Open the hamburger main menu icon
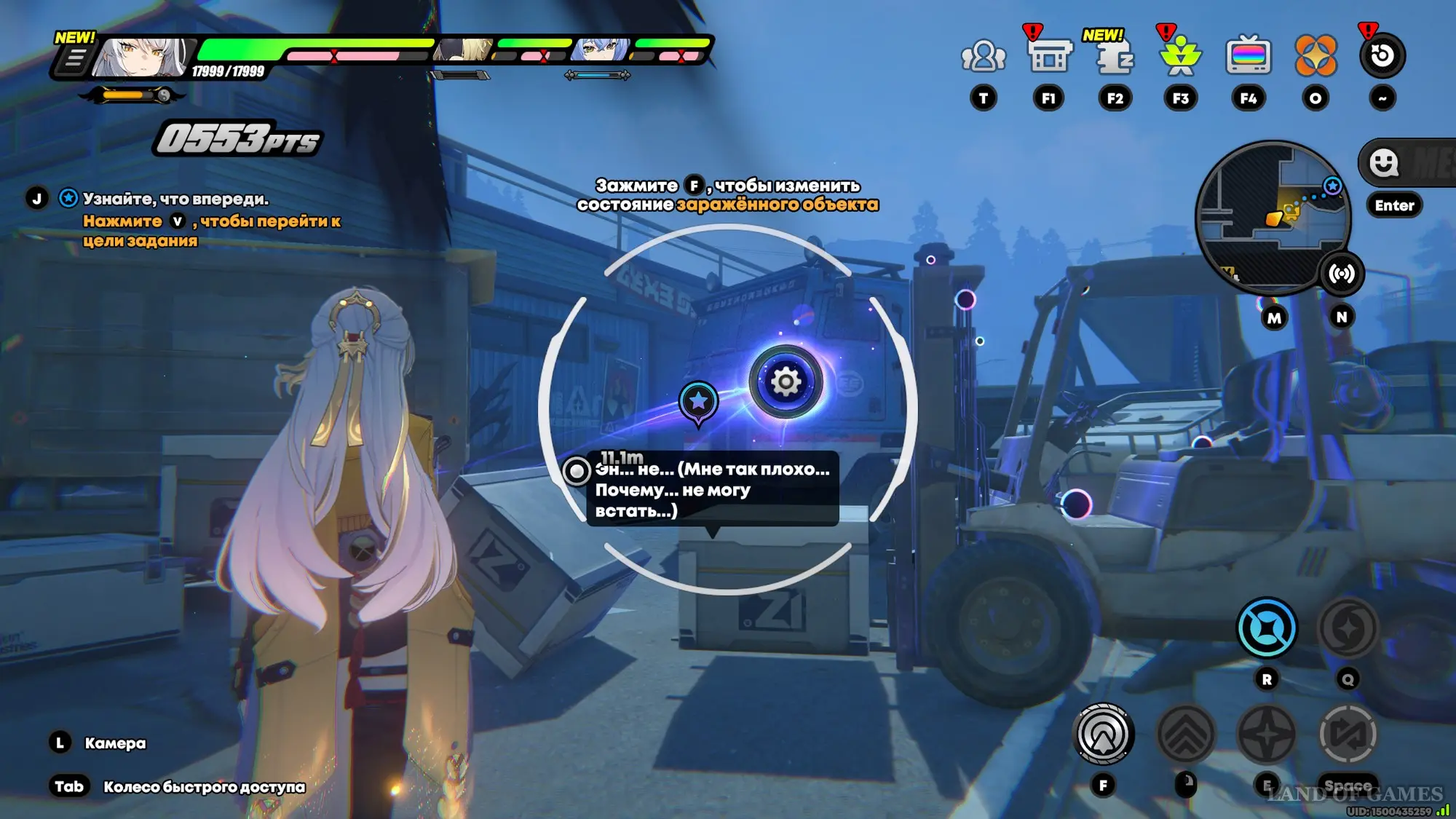 74,59
